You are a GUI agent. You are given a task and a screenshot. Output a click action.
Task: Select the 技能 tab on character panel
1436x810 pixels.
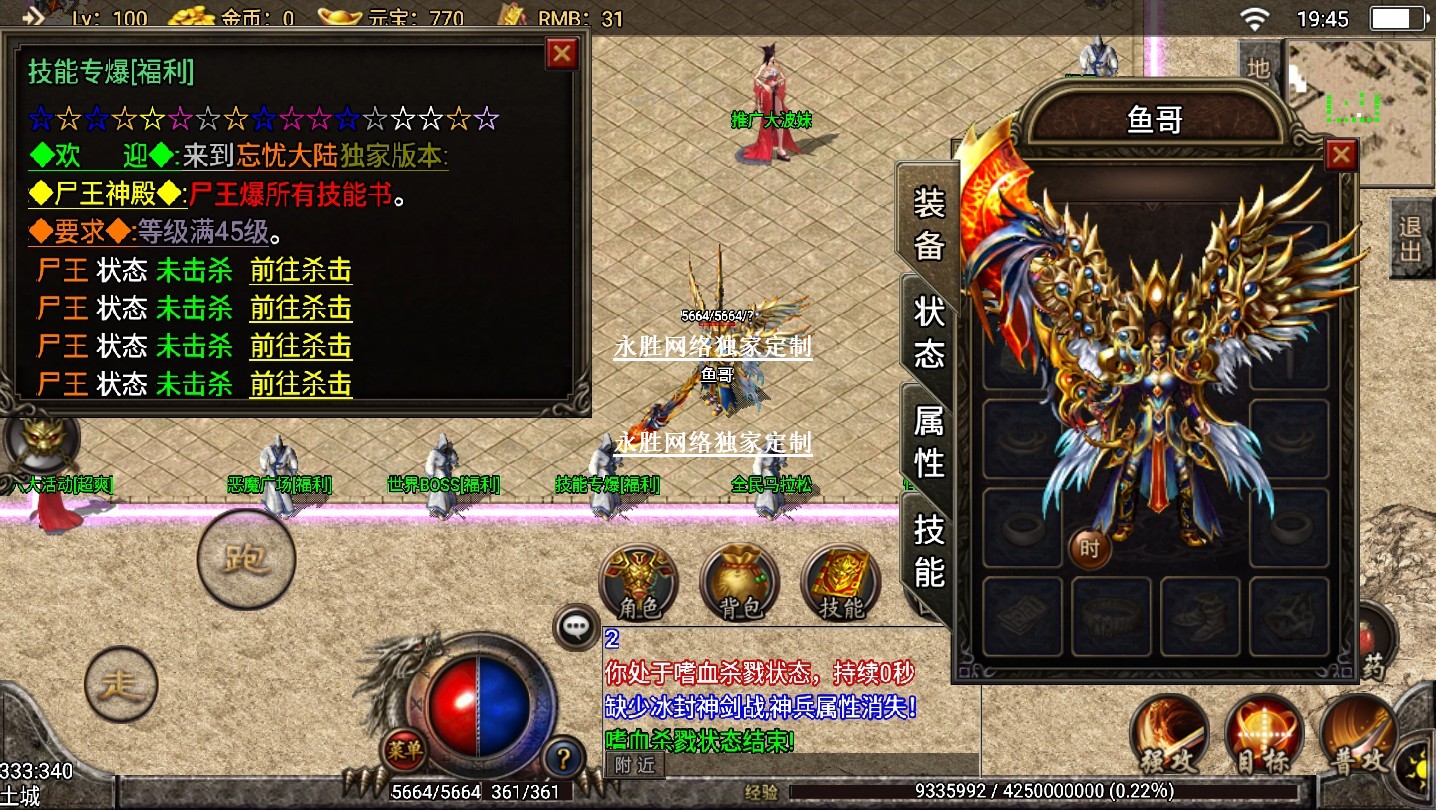(x=929, y=550)
